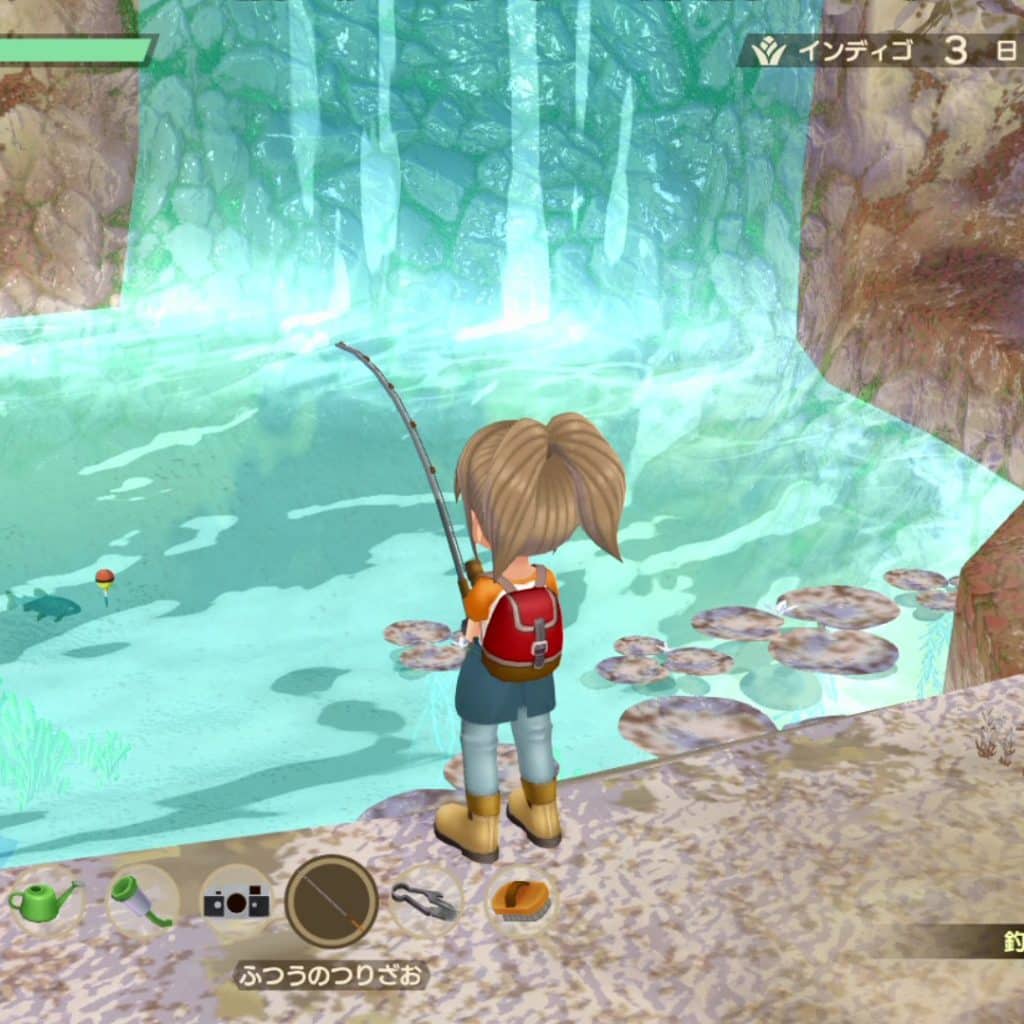The height and width of the screenshot is (1024, 1024).
Task: Equip the camera from the tool bar
Action: coord(237,902)
